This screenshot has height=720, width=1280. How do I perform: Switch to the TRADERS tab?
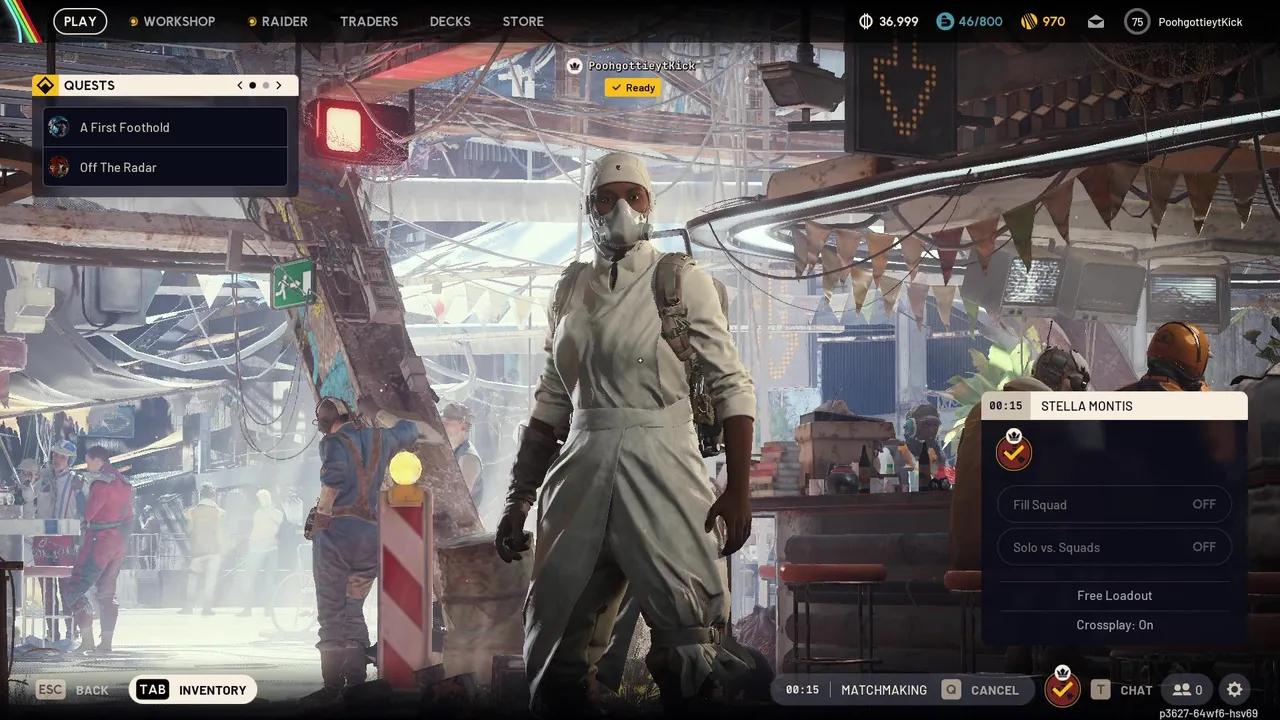(x=369, y=21)
